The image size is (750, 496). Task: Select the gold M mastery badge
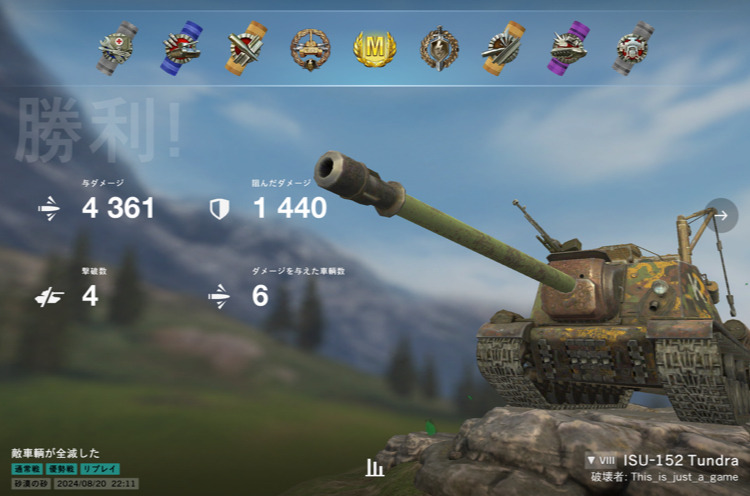[375, 47]
